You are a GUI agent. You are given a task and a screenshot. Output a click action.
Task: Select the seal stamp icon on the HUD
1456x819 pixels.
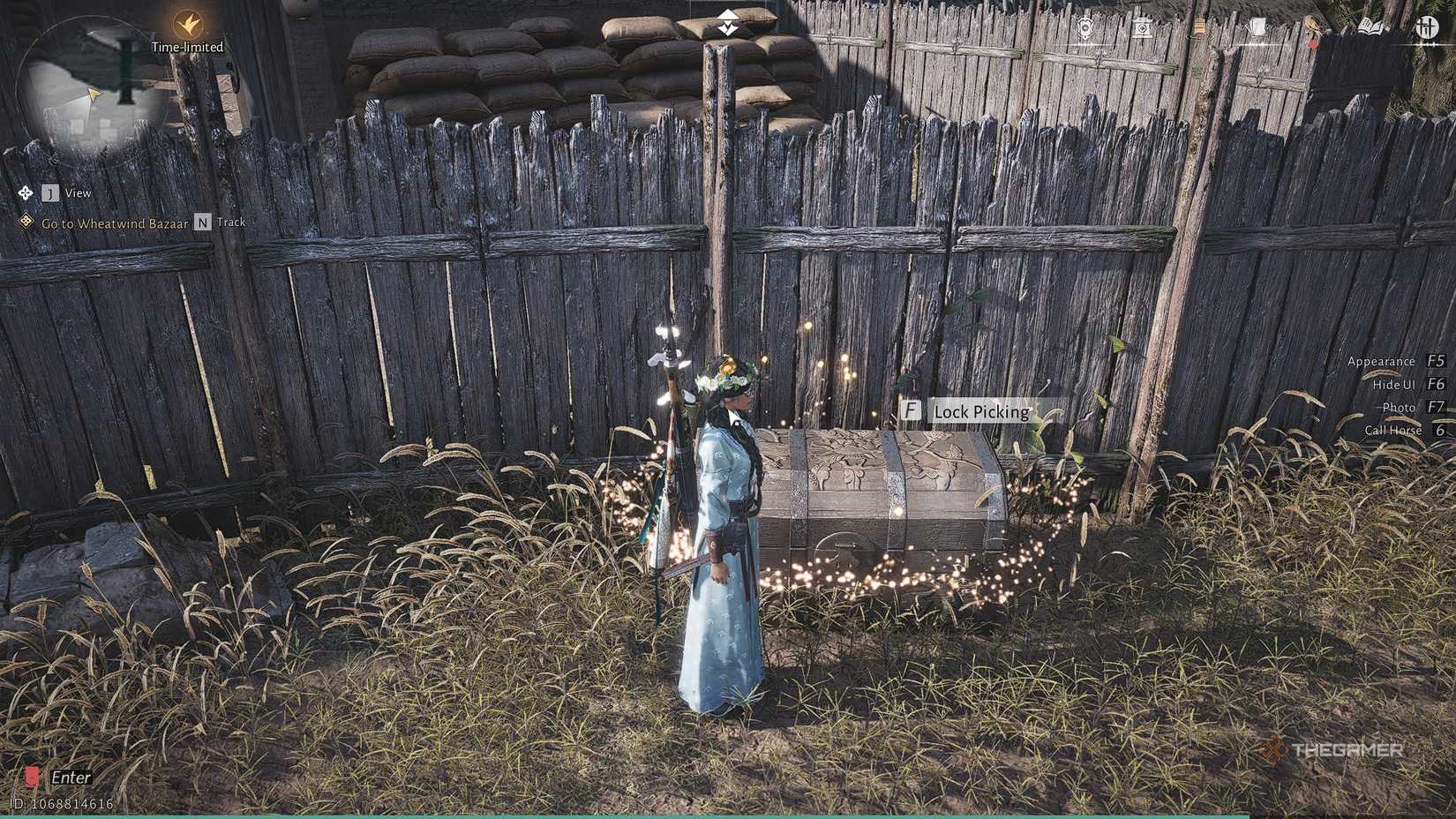click(x=1142, y=26)
